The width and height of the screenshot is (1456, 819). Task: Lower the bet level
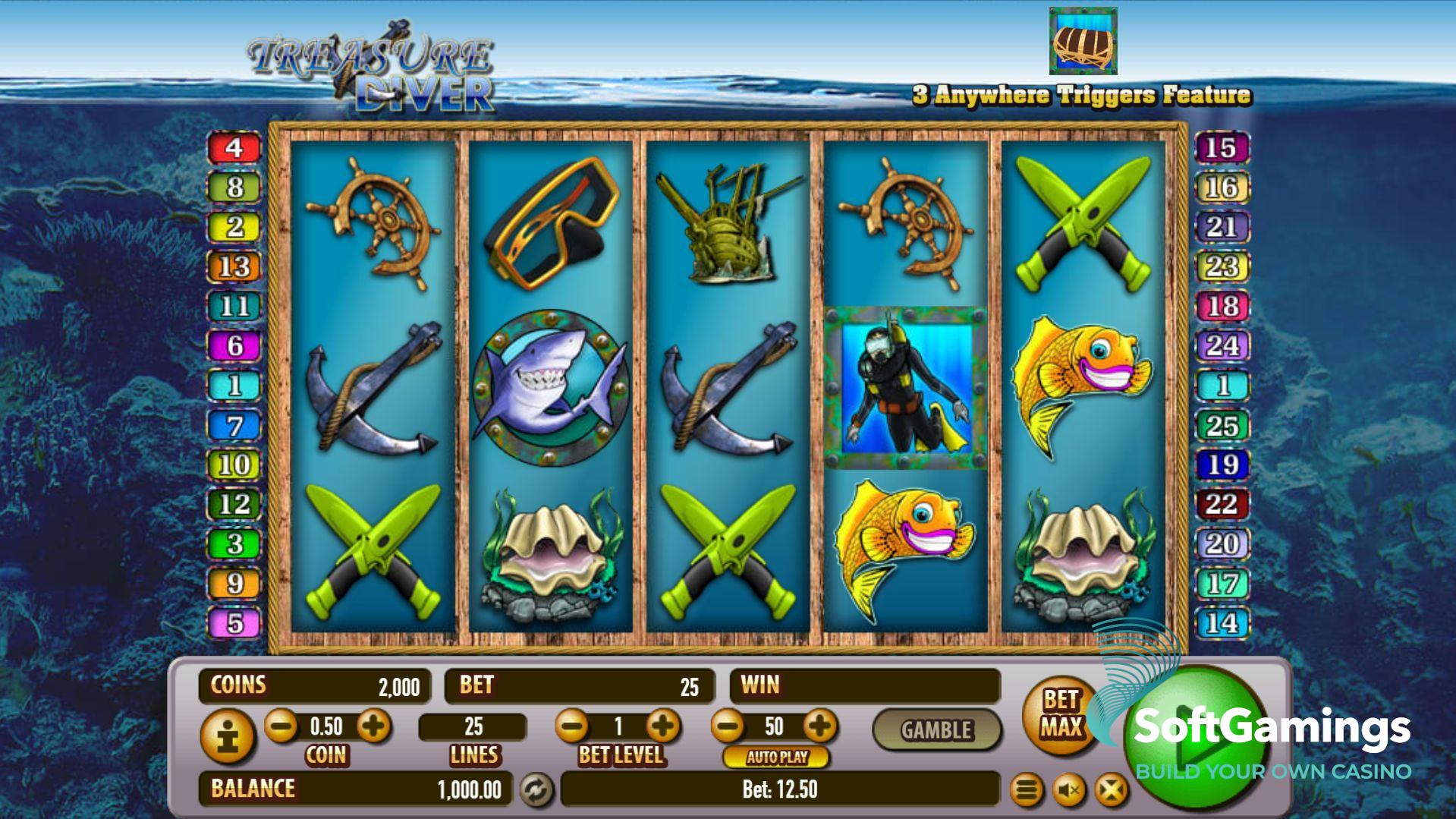(573, 726)
